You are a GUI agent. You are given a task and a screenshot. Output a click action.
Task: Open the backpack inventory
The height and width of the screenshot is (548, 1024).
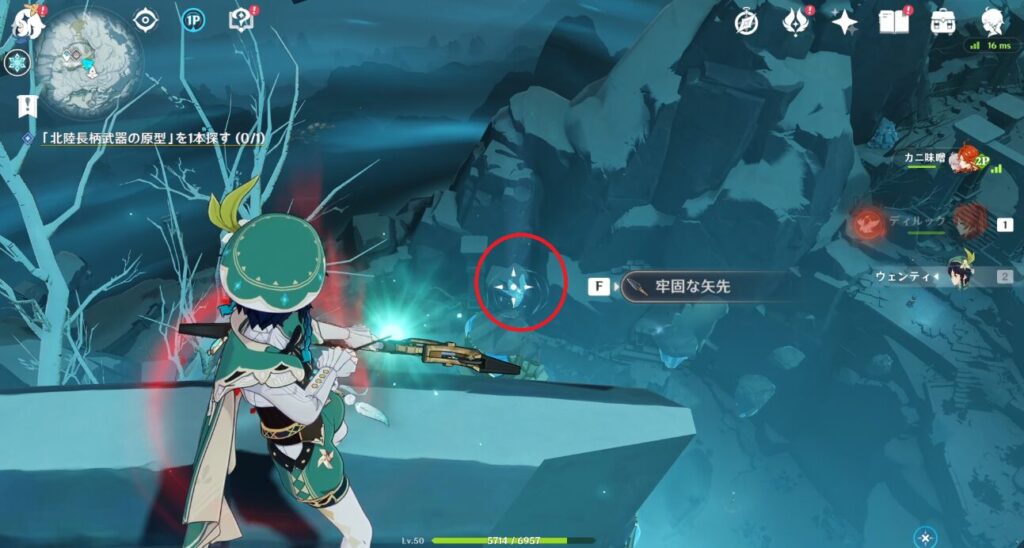coord(942,21)
